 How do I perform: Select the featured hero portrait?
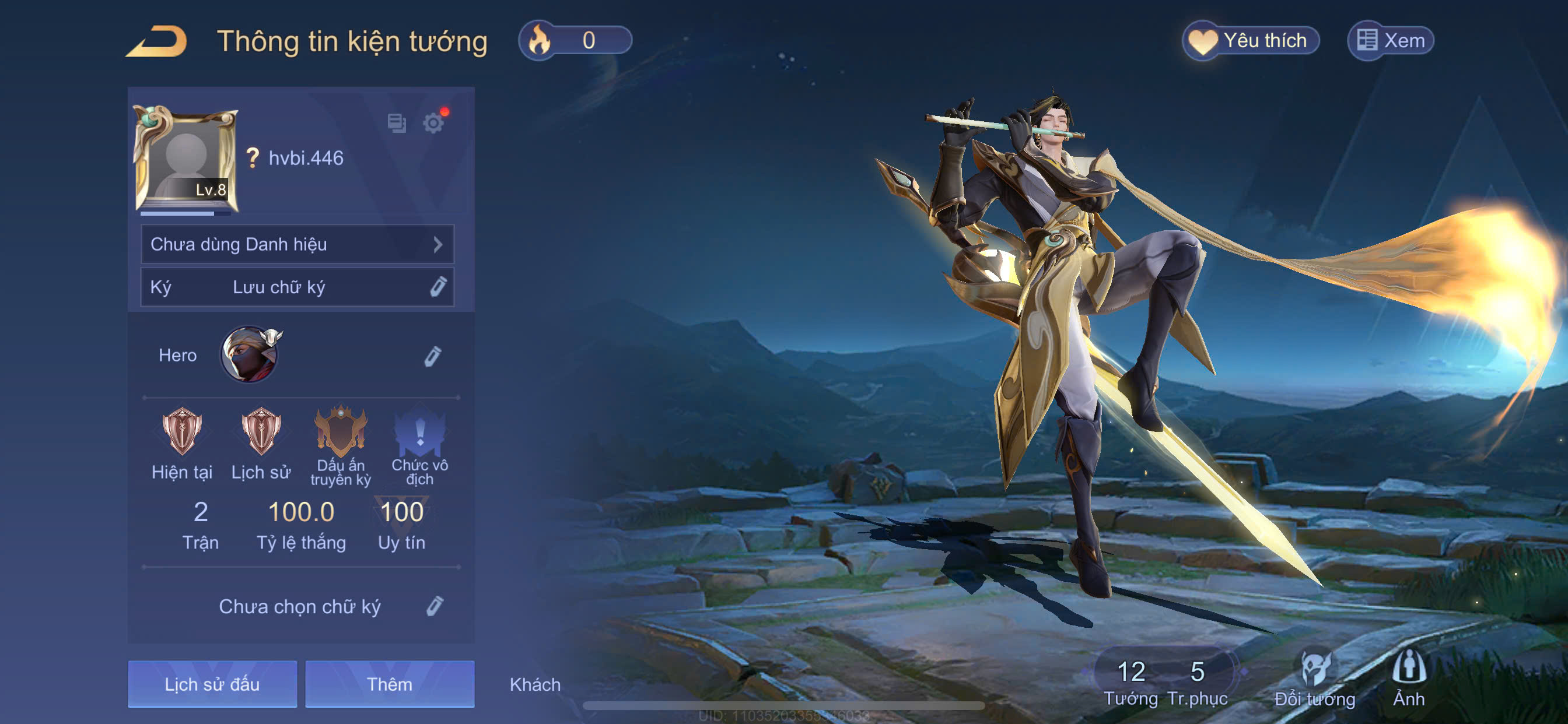[250, 354]
